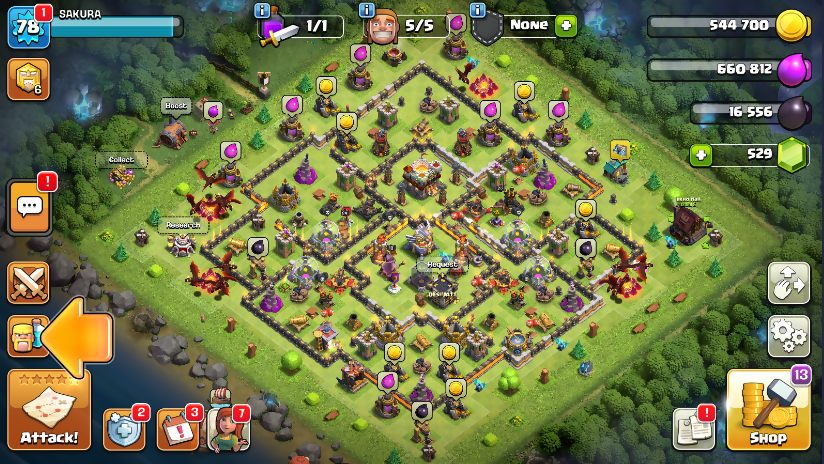Open the calendar events icon
This screenshot has height=464, width=824.
178,429
